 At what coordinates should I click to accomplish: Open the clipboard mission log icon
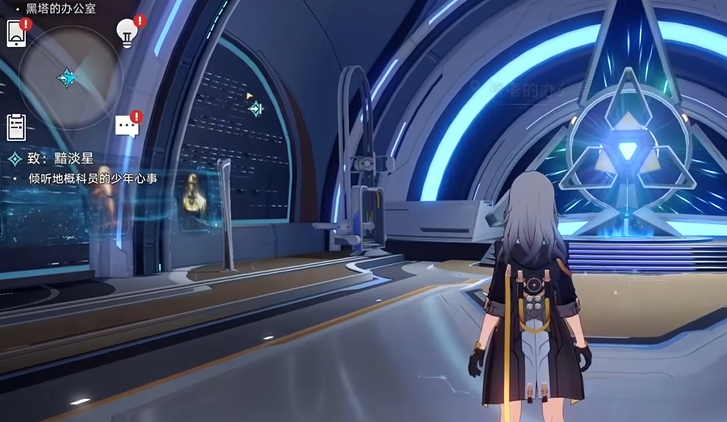click(16, 127)
